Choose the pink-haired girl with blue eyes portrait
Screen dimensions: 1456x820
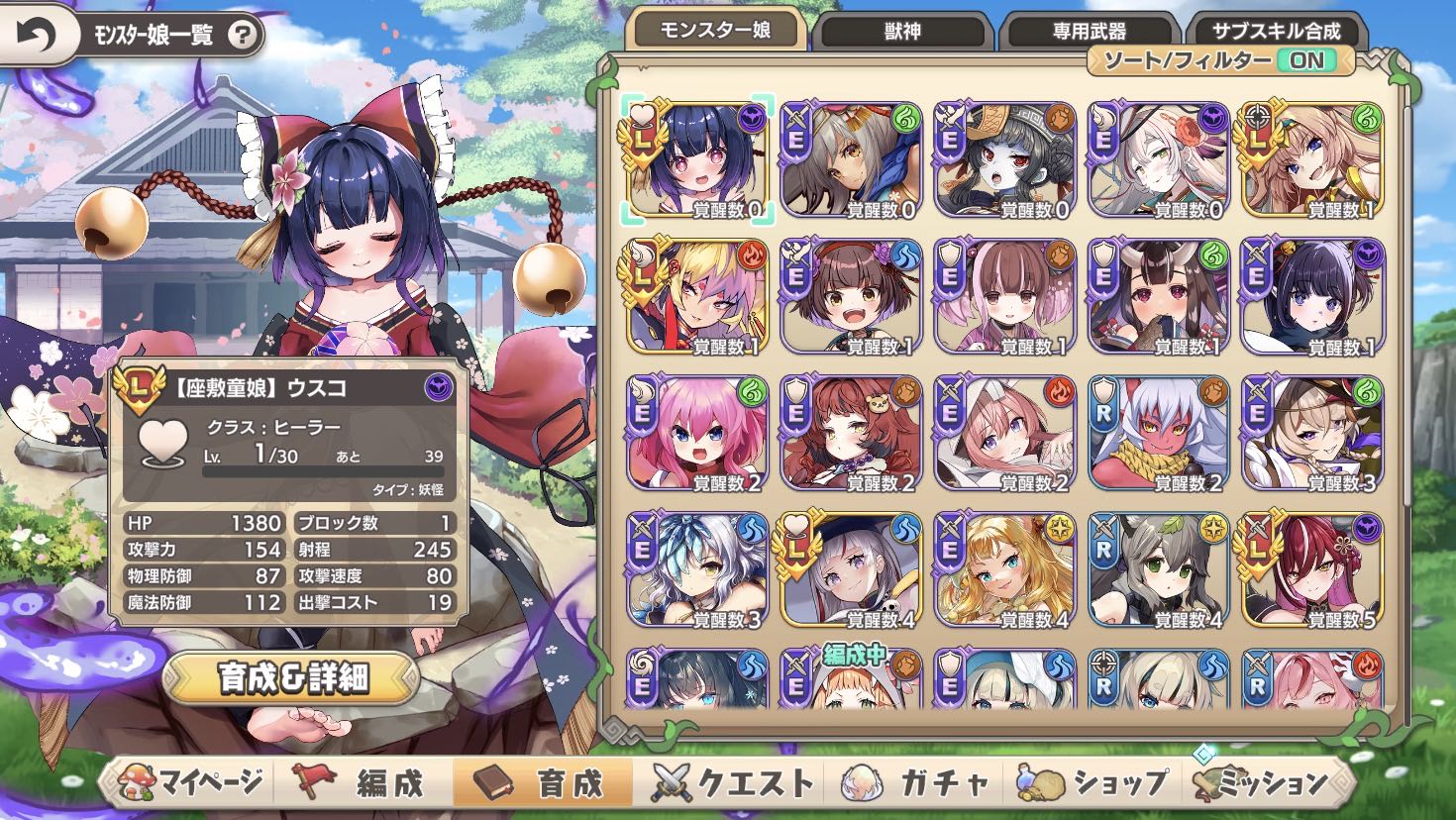point(697,434)
